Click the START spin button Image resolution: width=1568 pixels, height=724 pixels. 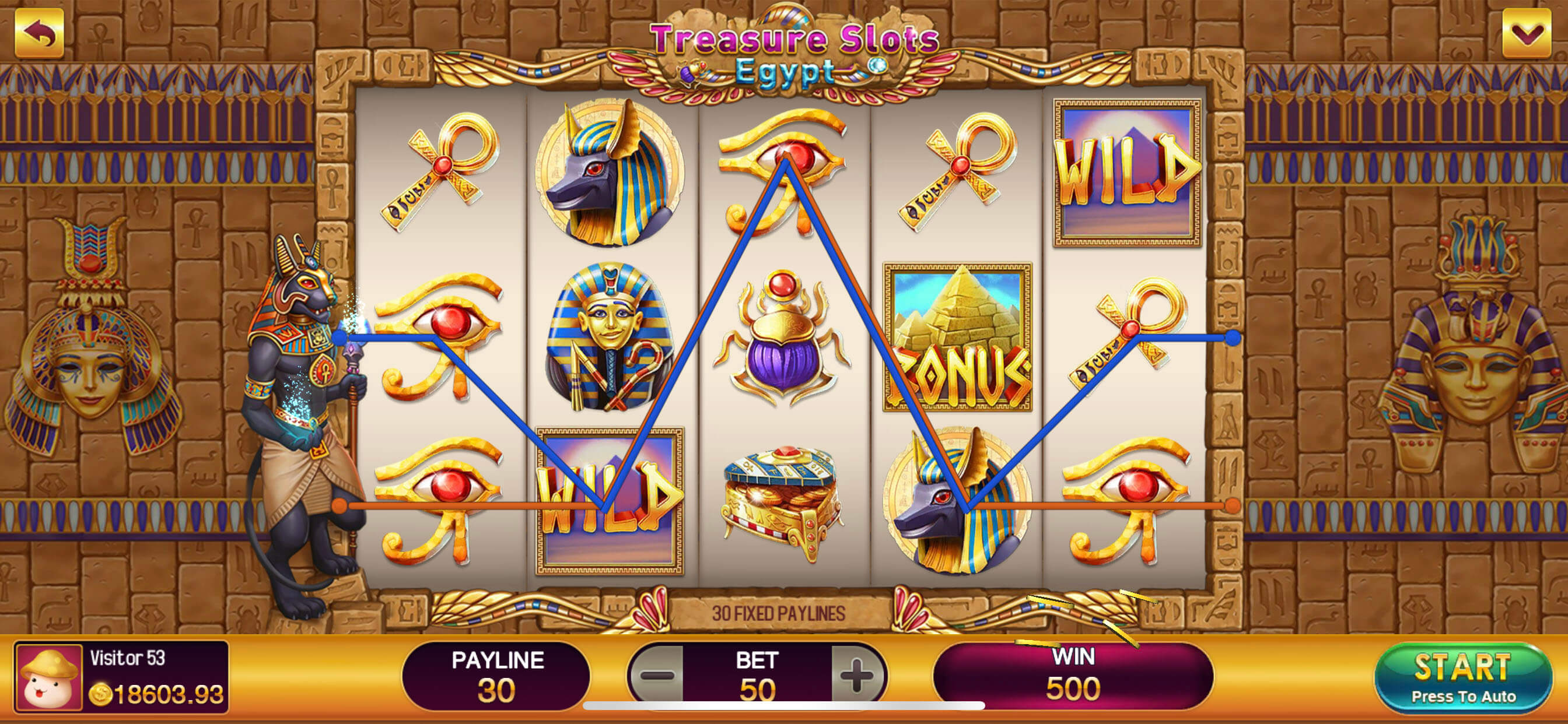[x=1462, y=677]
